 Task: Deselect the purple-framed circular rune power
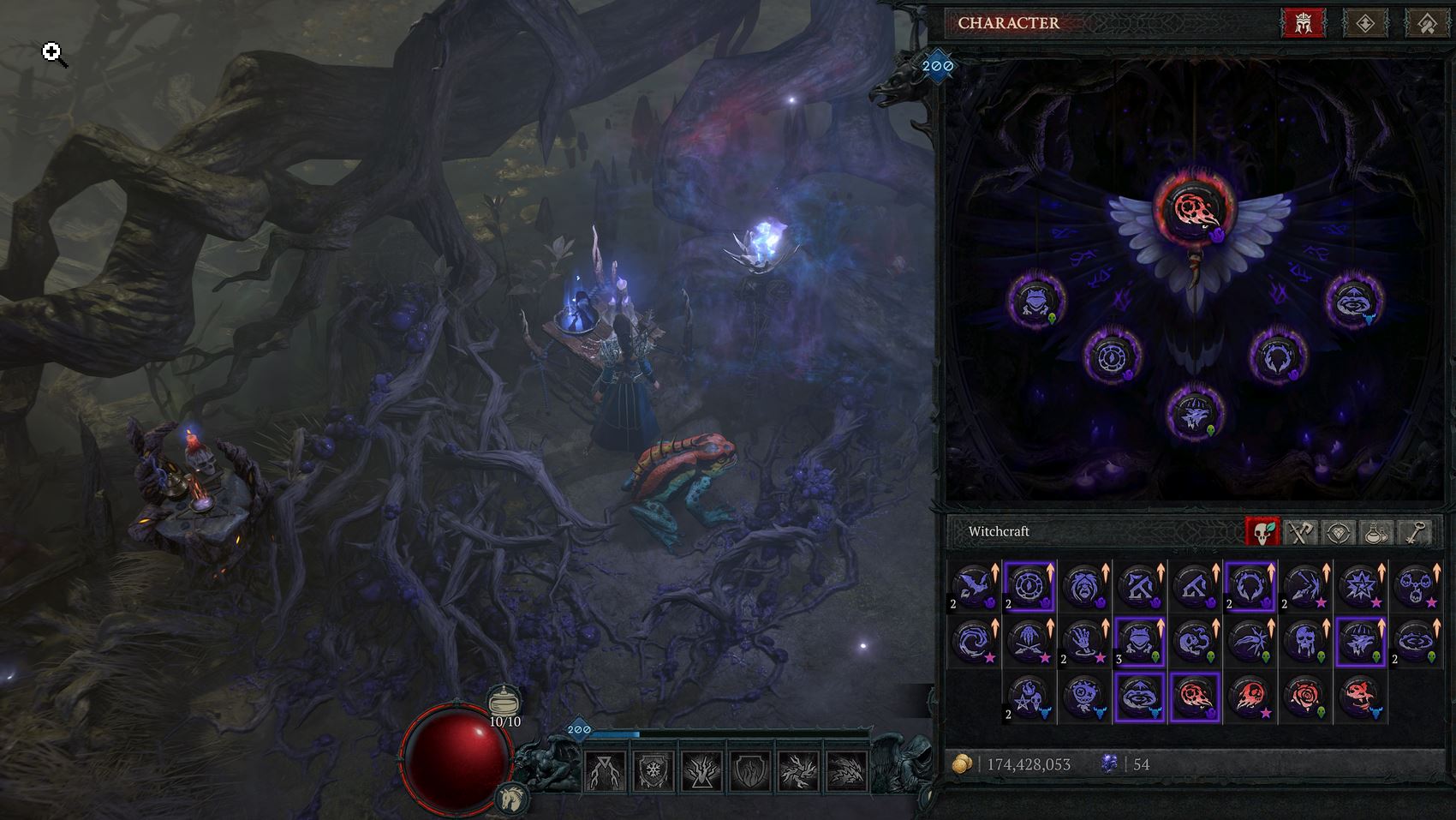click(1029, 585)
